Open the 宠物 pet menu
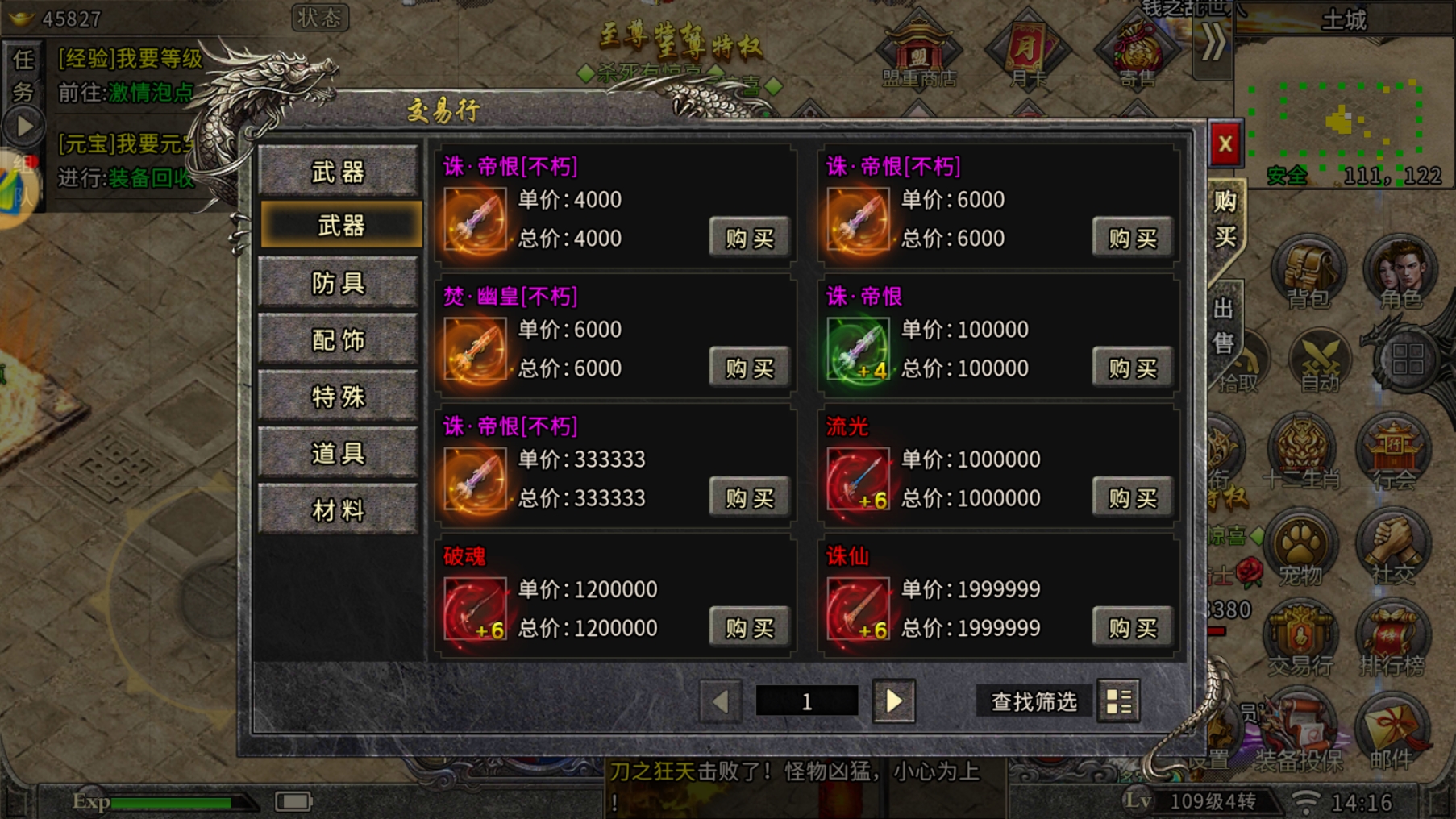 pos(1300,548)
